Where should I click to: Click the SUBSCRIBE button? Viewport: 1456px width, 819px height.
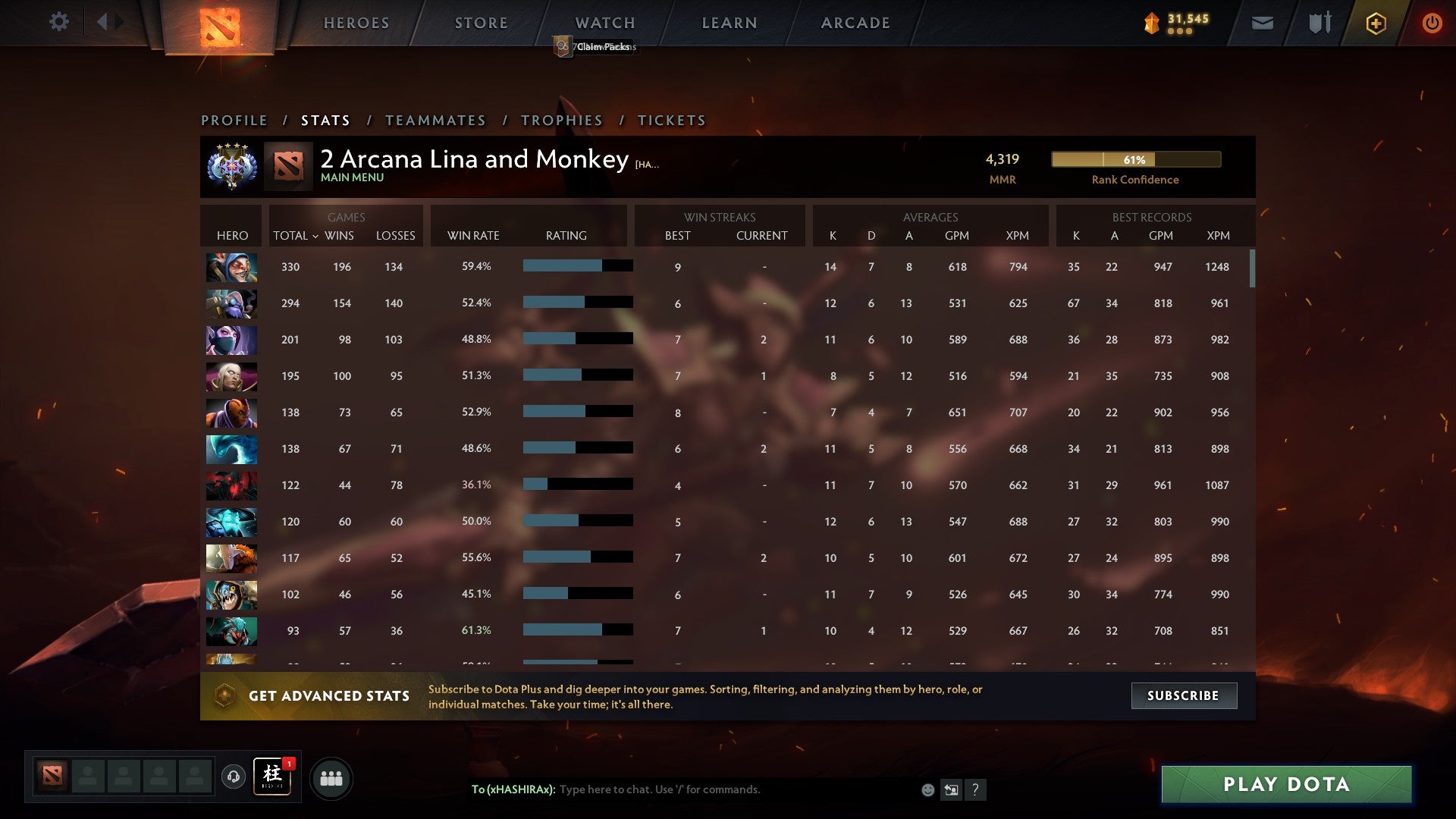pyautogui.click(x=1183, y=695)
